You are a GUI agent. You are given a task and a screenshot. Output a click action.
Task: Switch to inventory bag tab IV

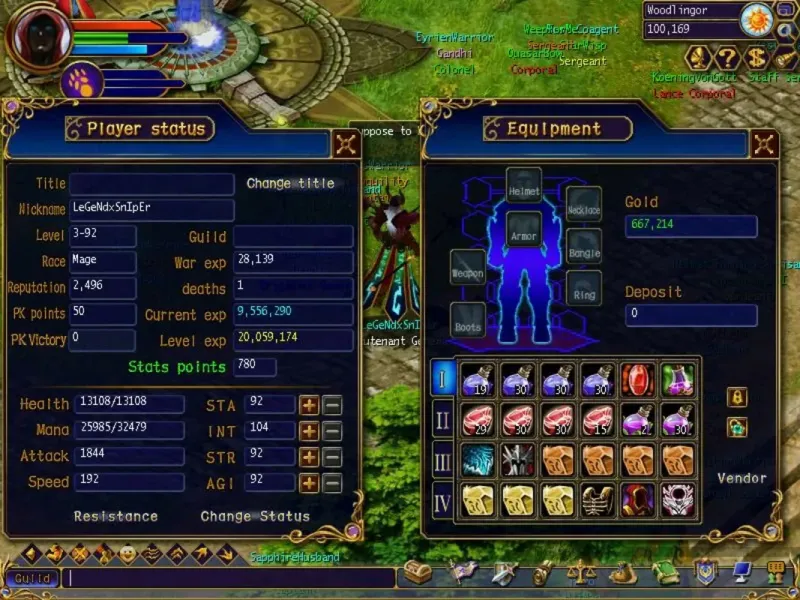pos(443,499)
